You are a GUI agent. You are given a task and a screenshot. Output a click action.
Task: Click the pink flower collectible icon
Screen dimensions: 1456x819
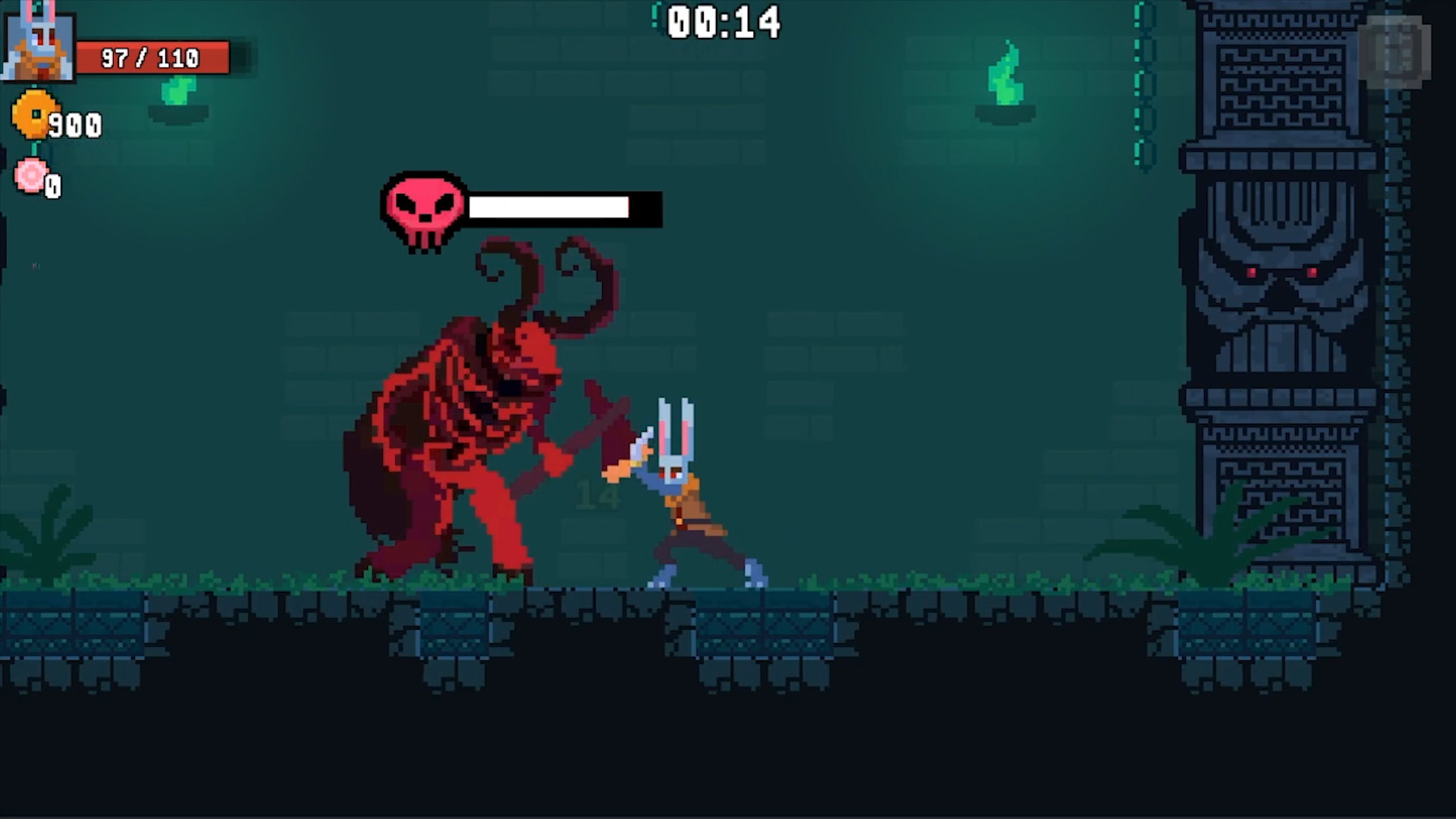click(x=30, y=176)
